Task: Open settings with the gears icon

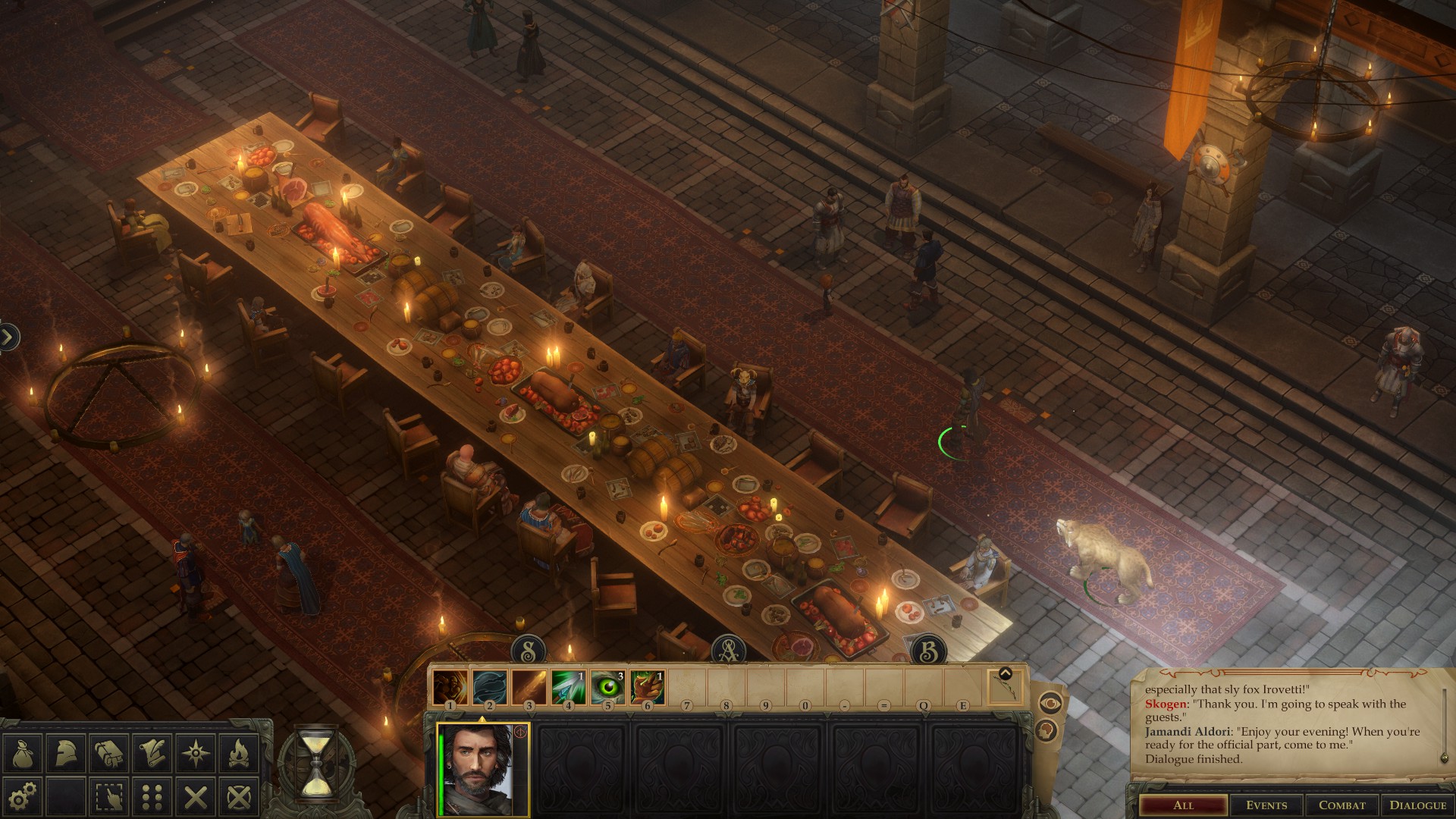Action: [x=23, y=796]
